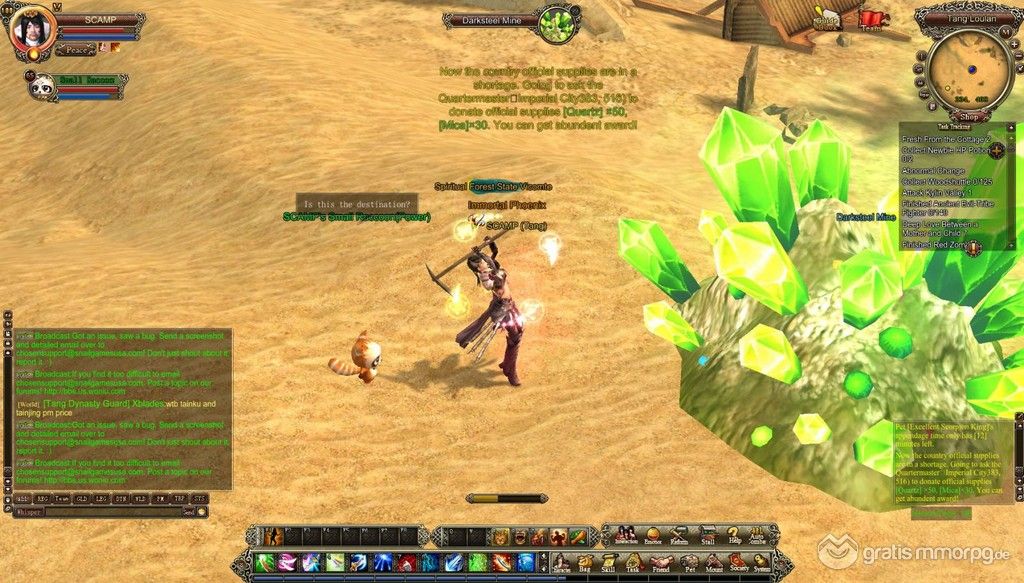This screenshot has height=583, width=1024.
Task: Click the Help button
Action: [734, 535]
